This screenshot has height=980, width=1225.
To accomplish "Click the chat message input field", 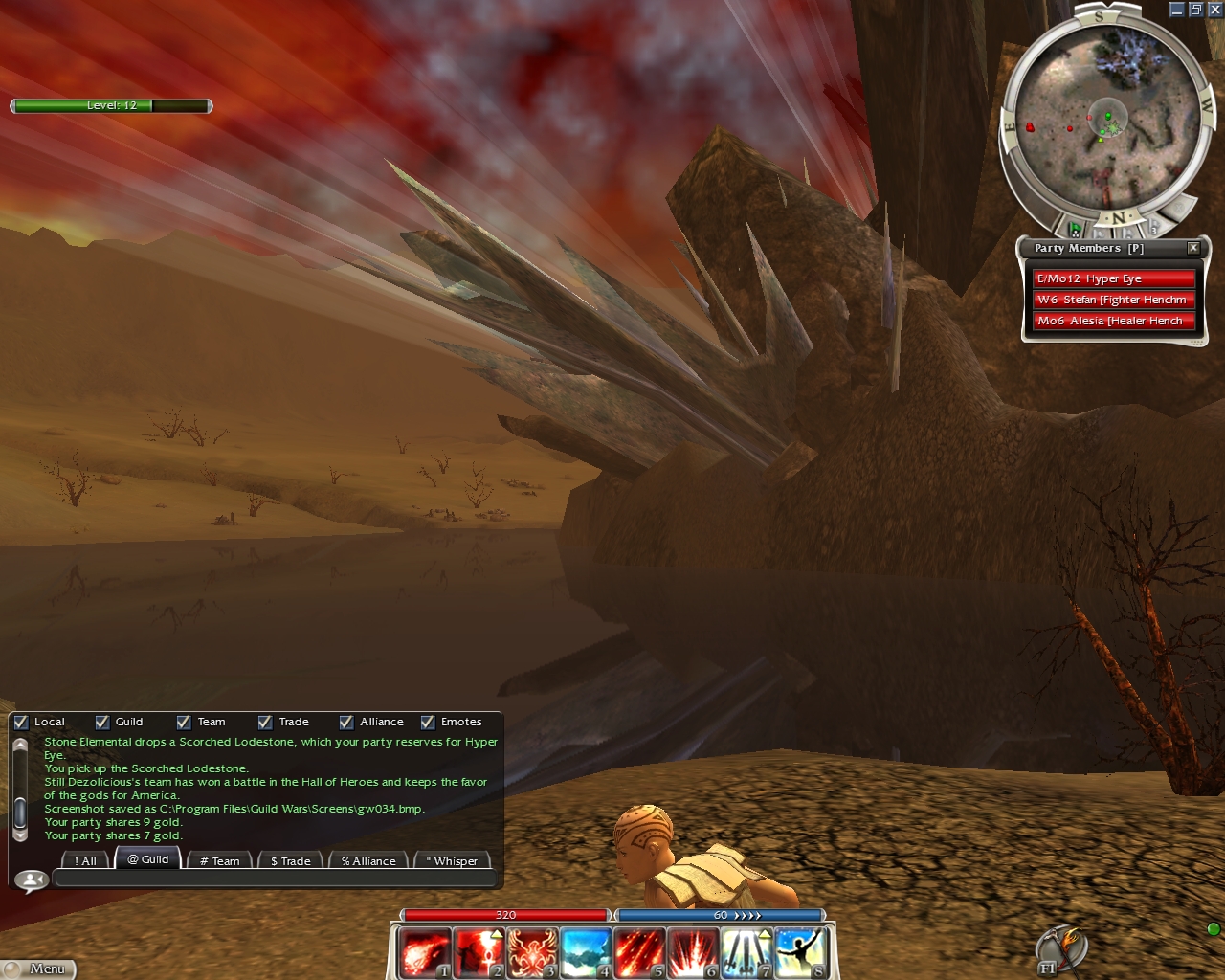I will coord(276,879).
